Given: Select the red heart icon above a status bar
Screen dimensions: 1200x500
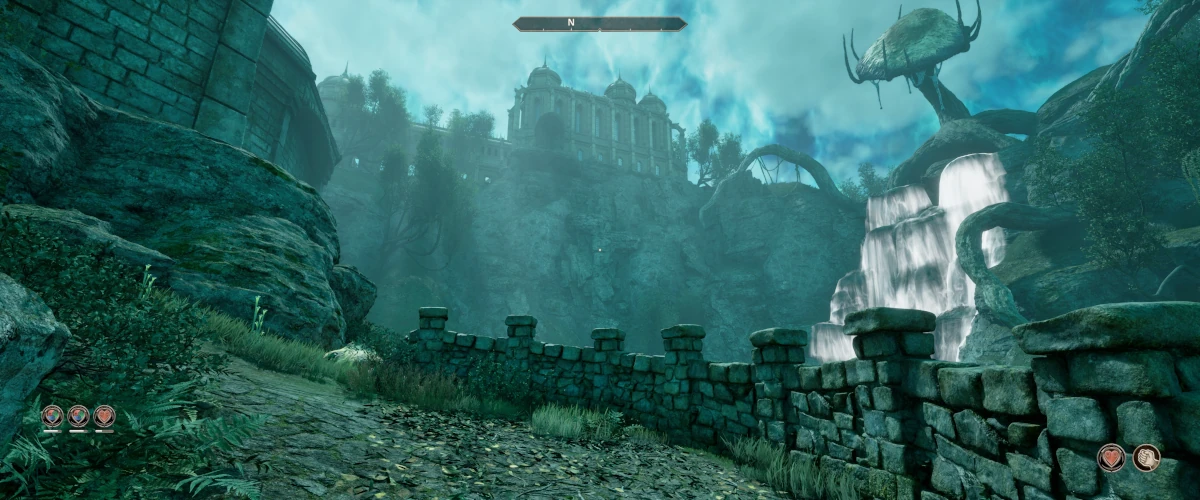Looking at the screenshot, I should point(104,416).
